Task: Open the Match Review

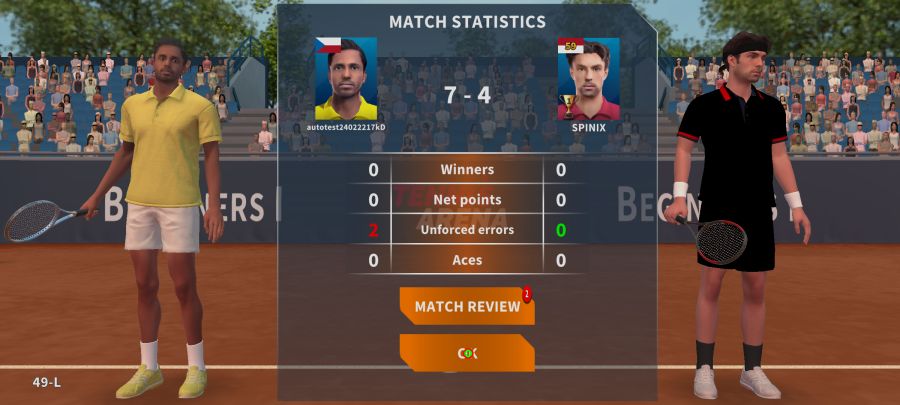Action: coord(467,306)
